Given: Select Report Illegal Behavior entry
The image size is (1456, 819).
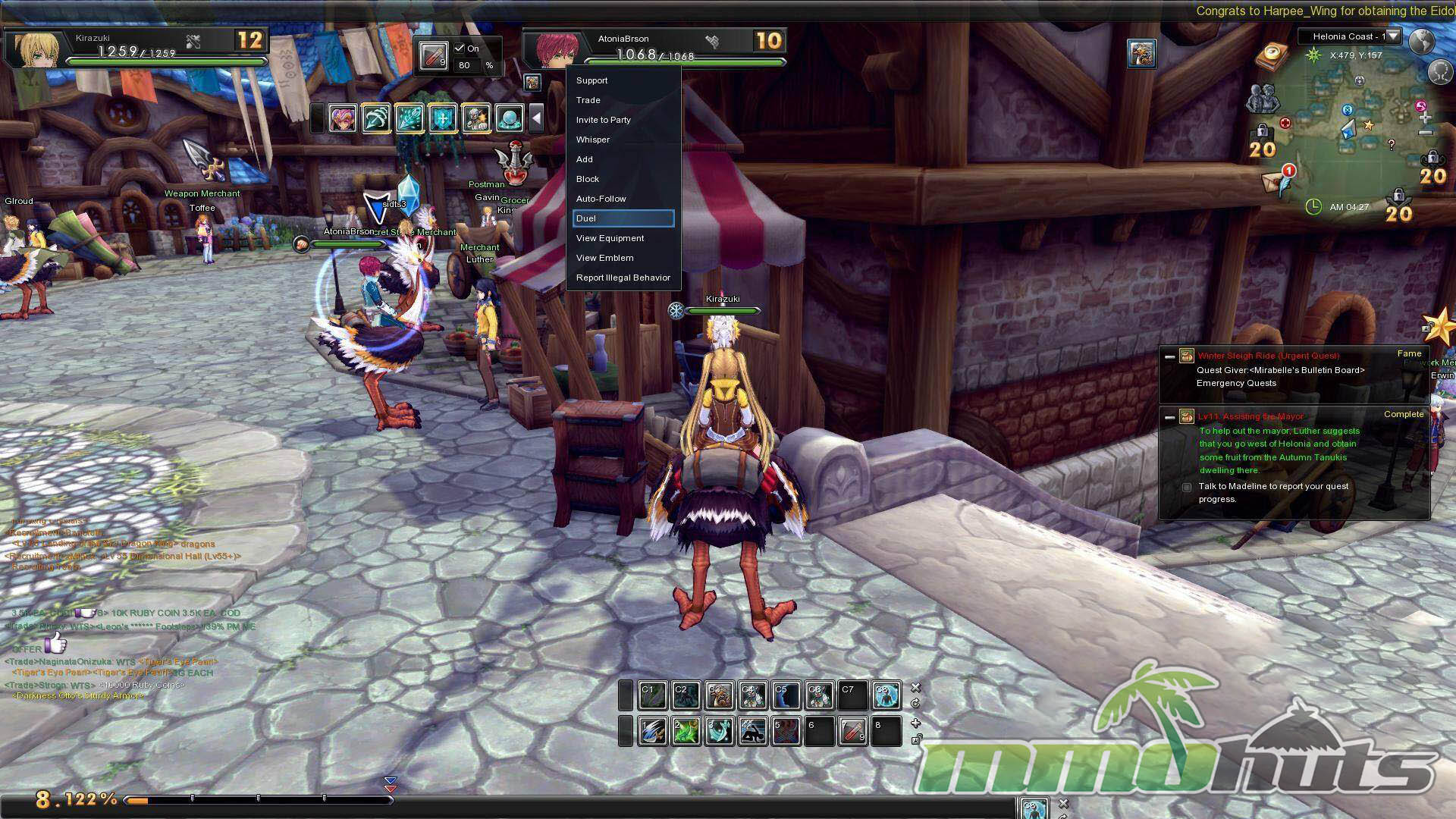Looking at the screenshot, I should [623, 278].
